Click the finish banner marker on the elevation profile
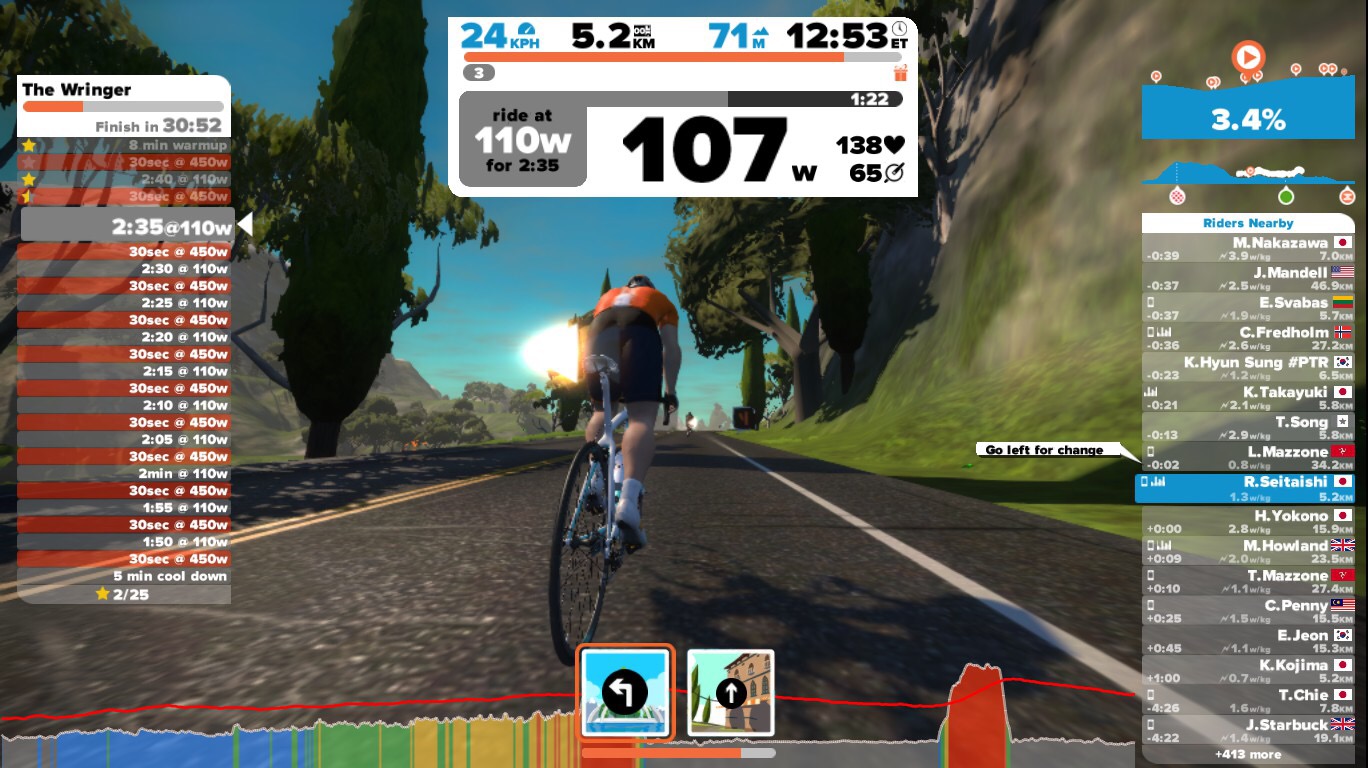Viewport: 1368px width, 768px height. pos(1346,196)
